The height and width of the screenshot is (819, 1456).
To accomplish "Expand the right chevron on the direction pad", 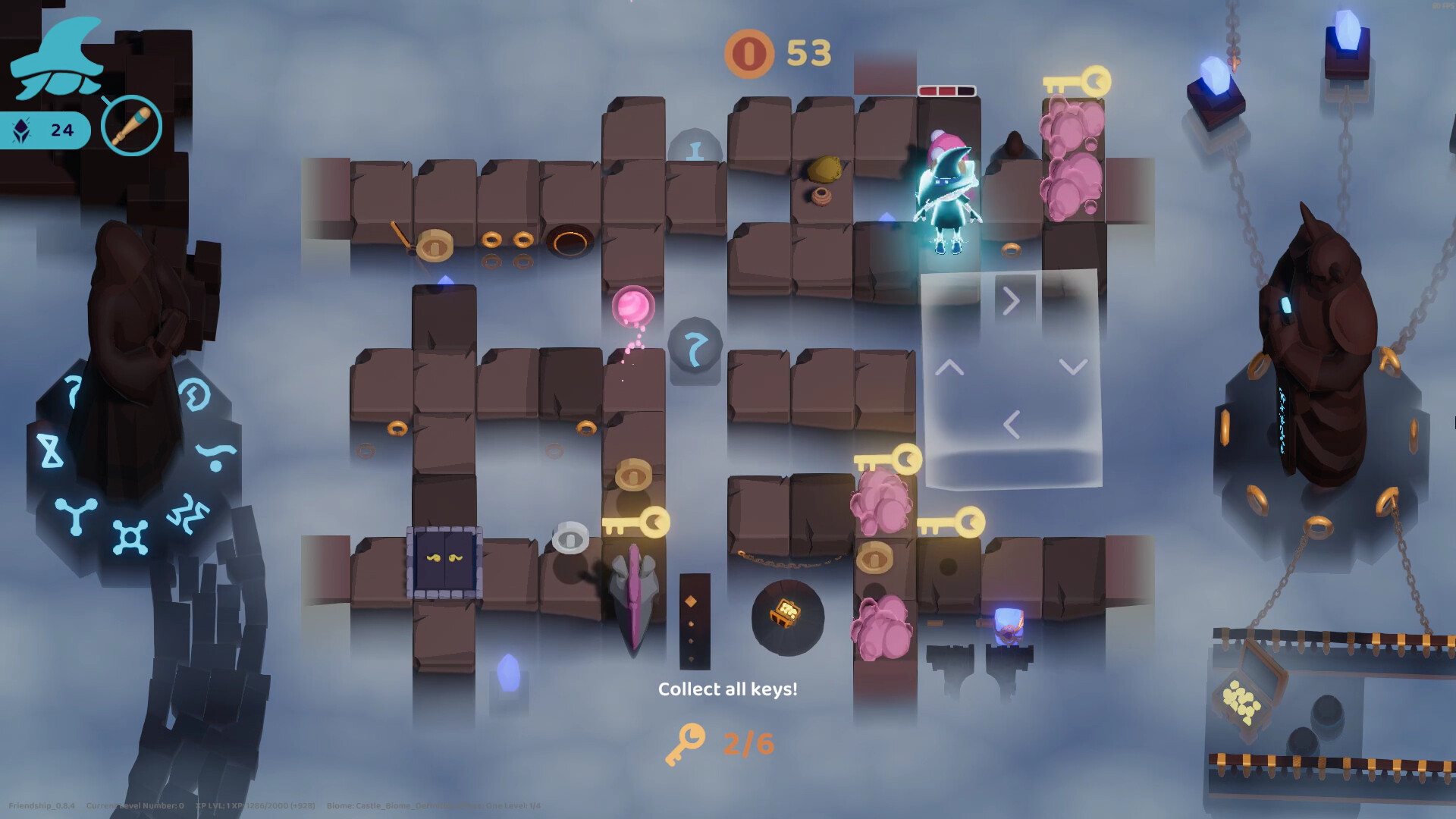I will [1010, 302].
